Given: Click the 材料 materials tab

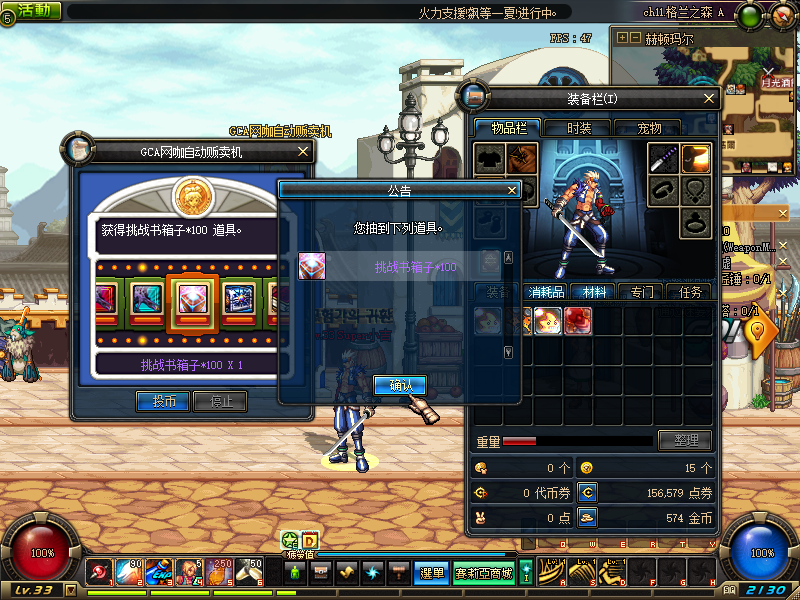Looking at the screenshot, I should [594, 292].
